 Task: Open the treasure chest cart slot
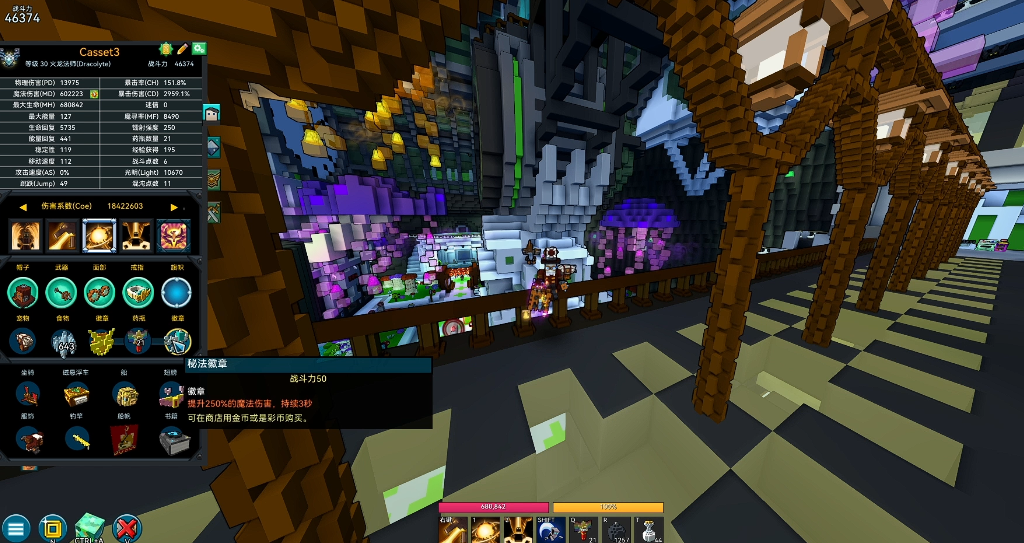[x=77, y=395]
